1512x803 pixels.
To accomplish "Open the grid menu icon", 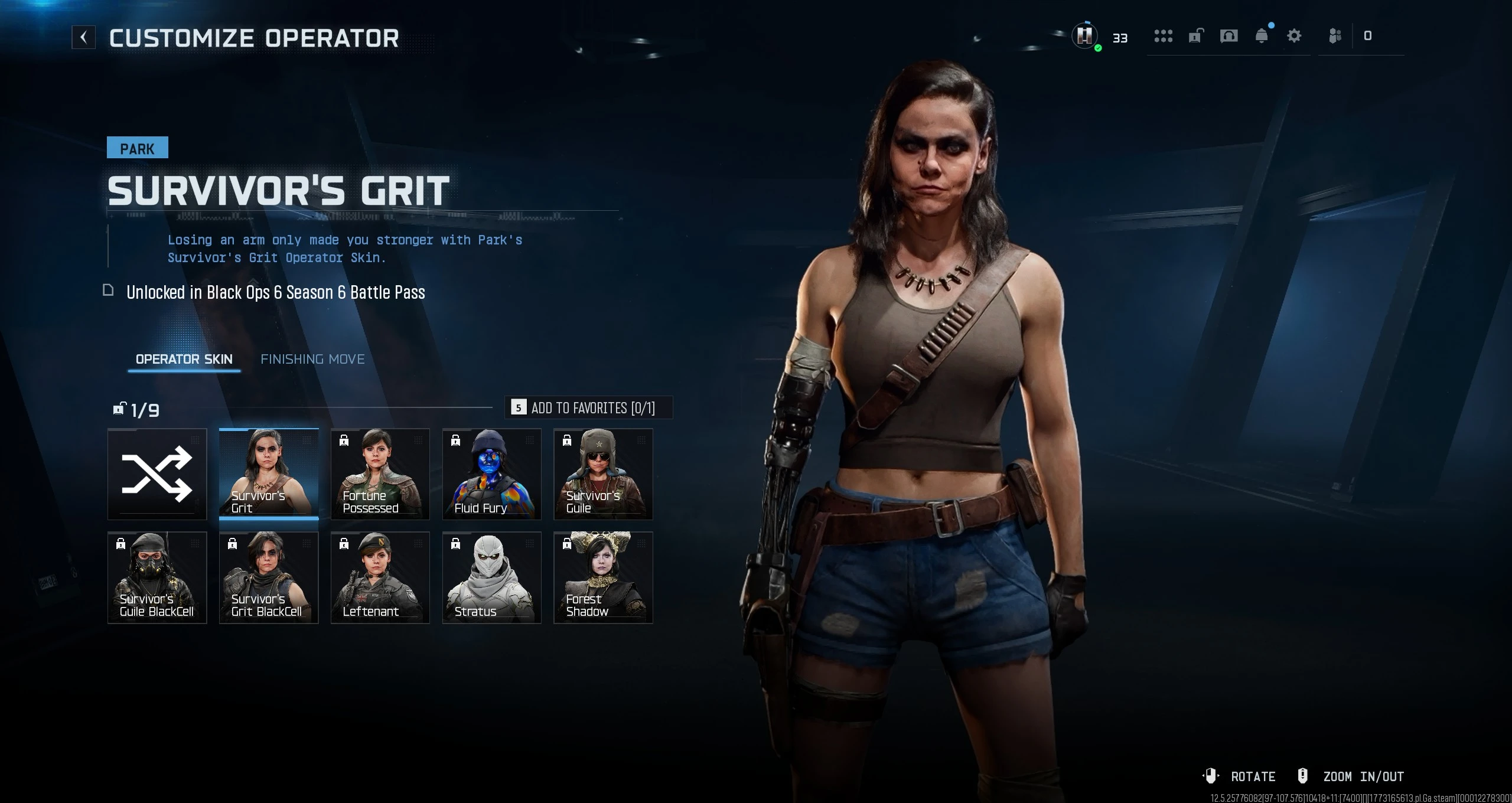I will point(1163,37).
